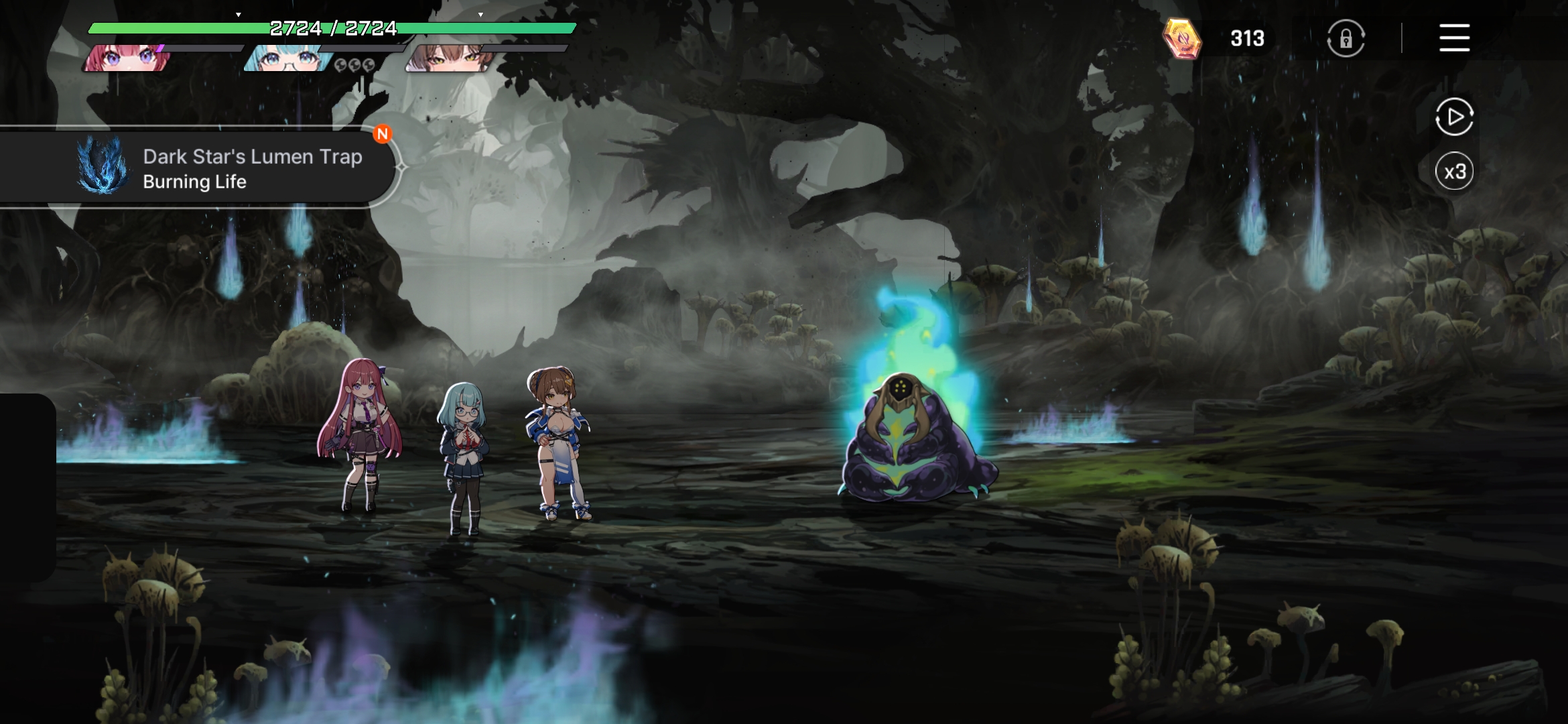Tap the gold hexagon currency icon
The width and height of the screenshot is (1568, 724).
(x=1182, y=39)
